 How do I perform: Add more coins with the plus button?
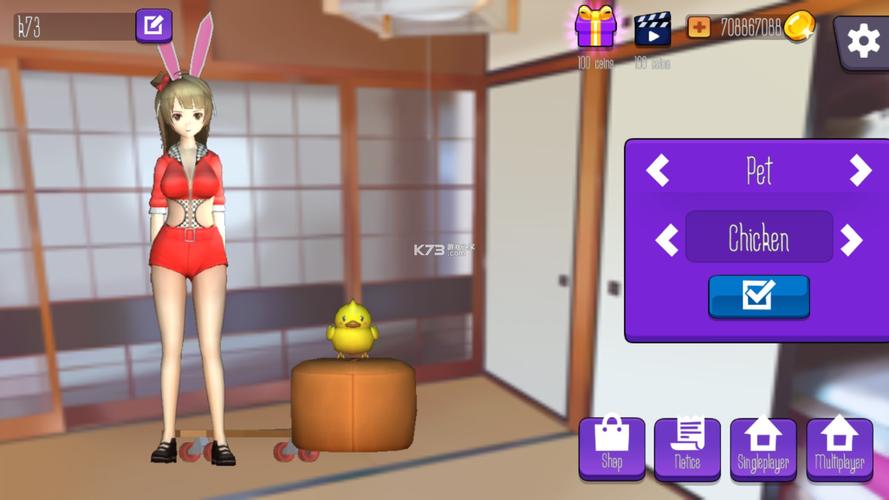(699, 27)
